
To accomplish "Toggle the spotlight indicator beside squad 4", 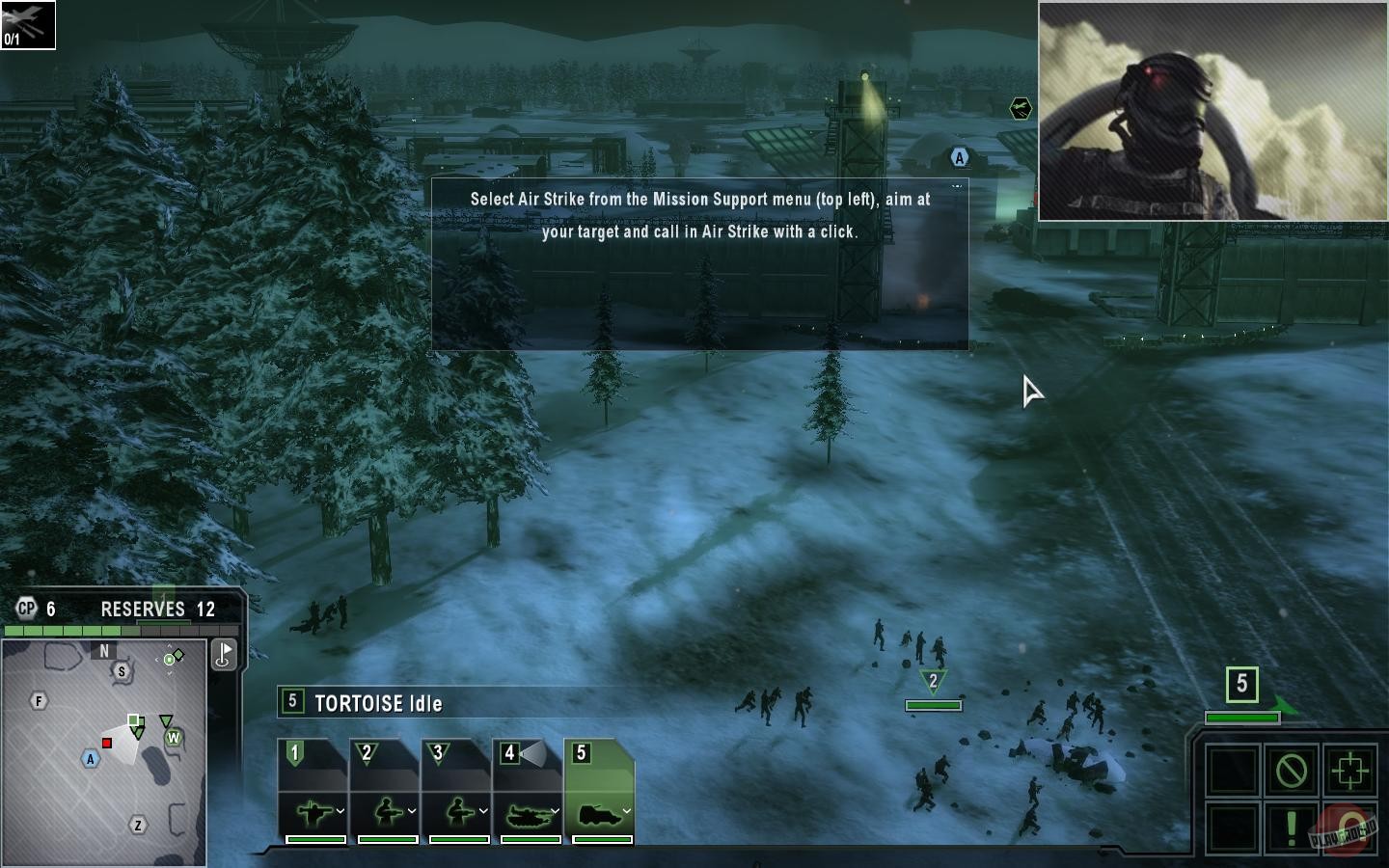I will click(533, 754).
